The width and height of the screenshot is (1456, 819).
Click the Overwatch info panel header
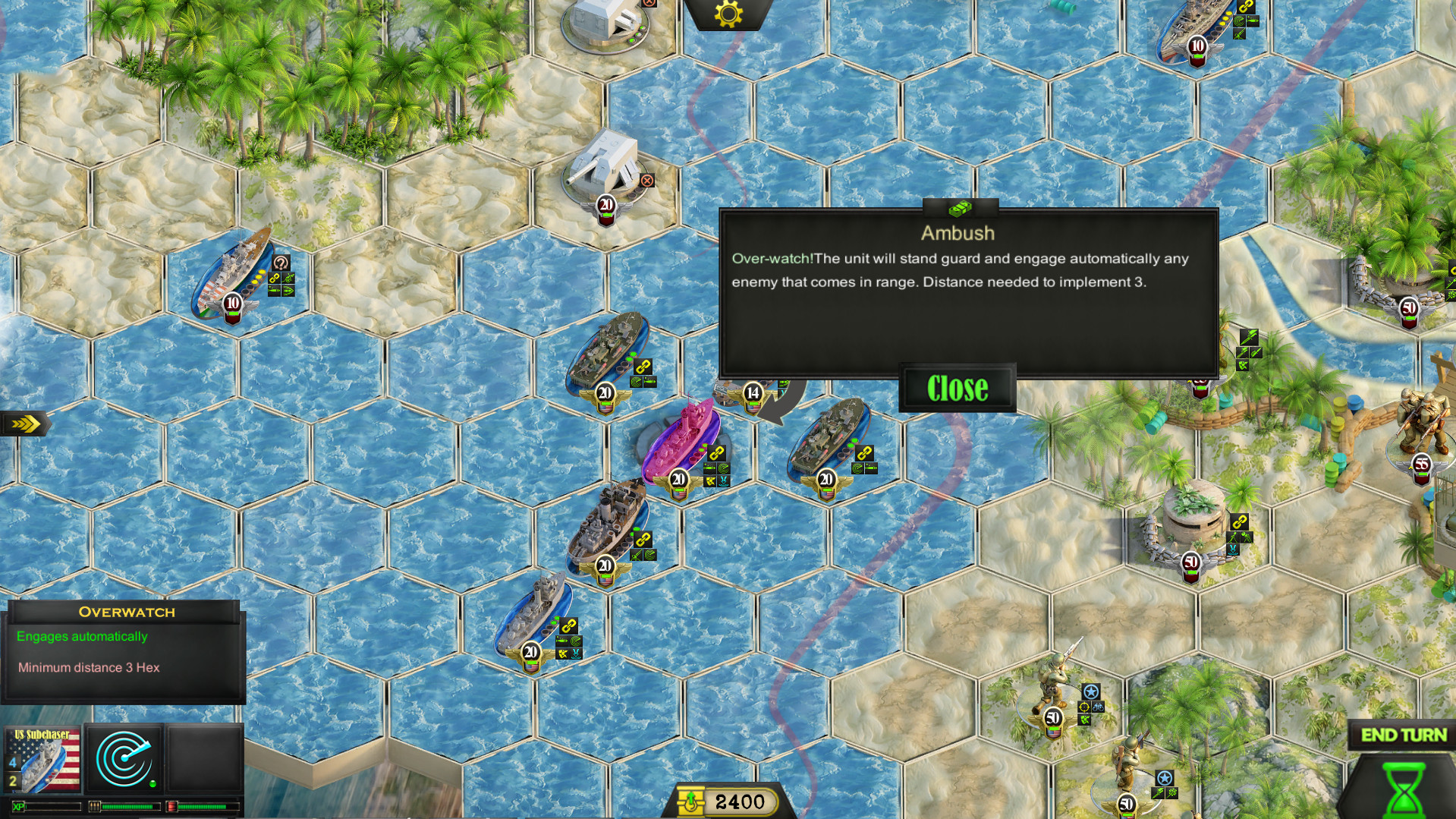point(126,612)
